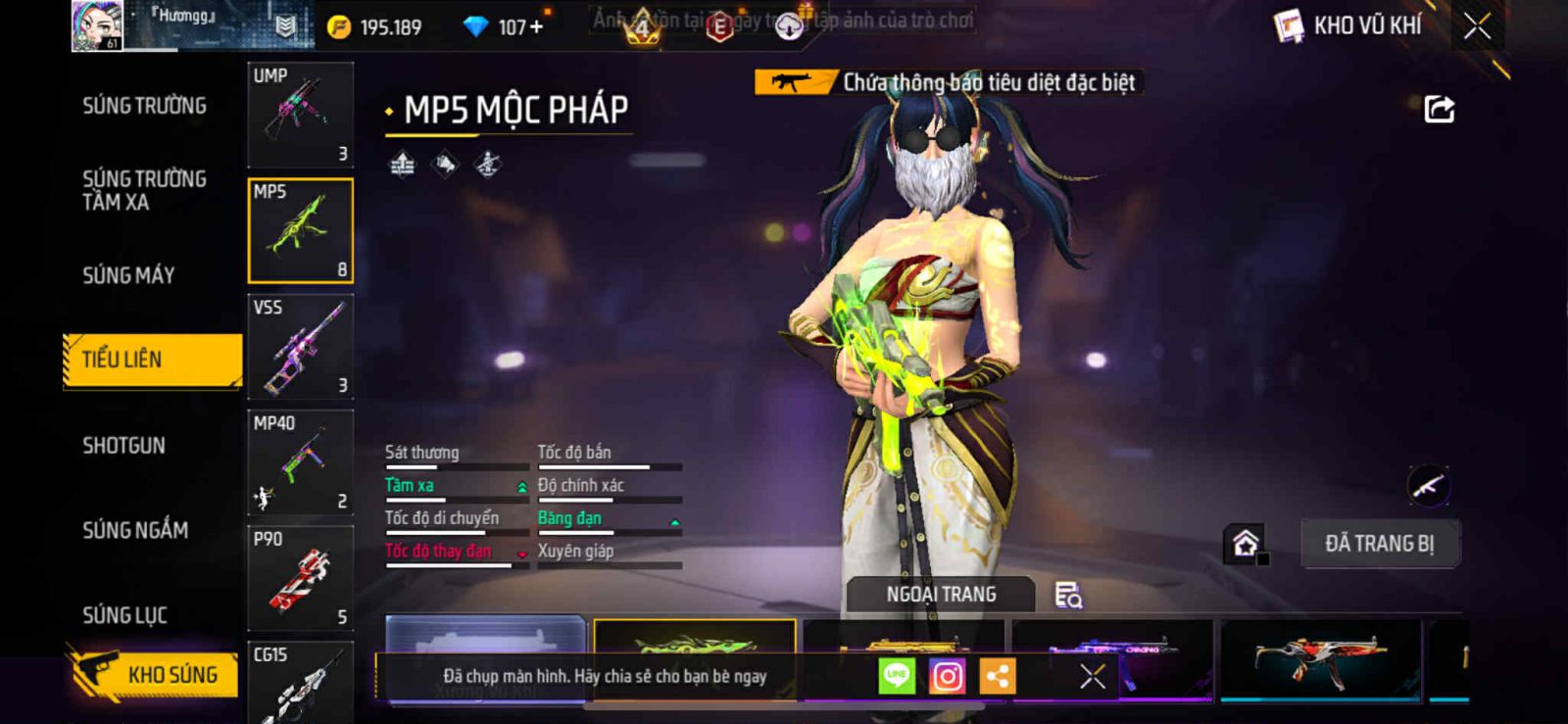
Task: Select the P90 weapon tile
Action: tap(300, 578)
